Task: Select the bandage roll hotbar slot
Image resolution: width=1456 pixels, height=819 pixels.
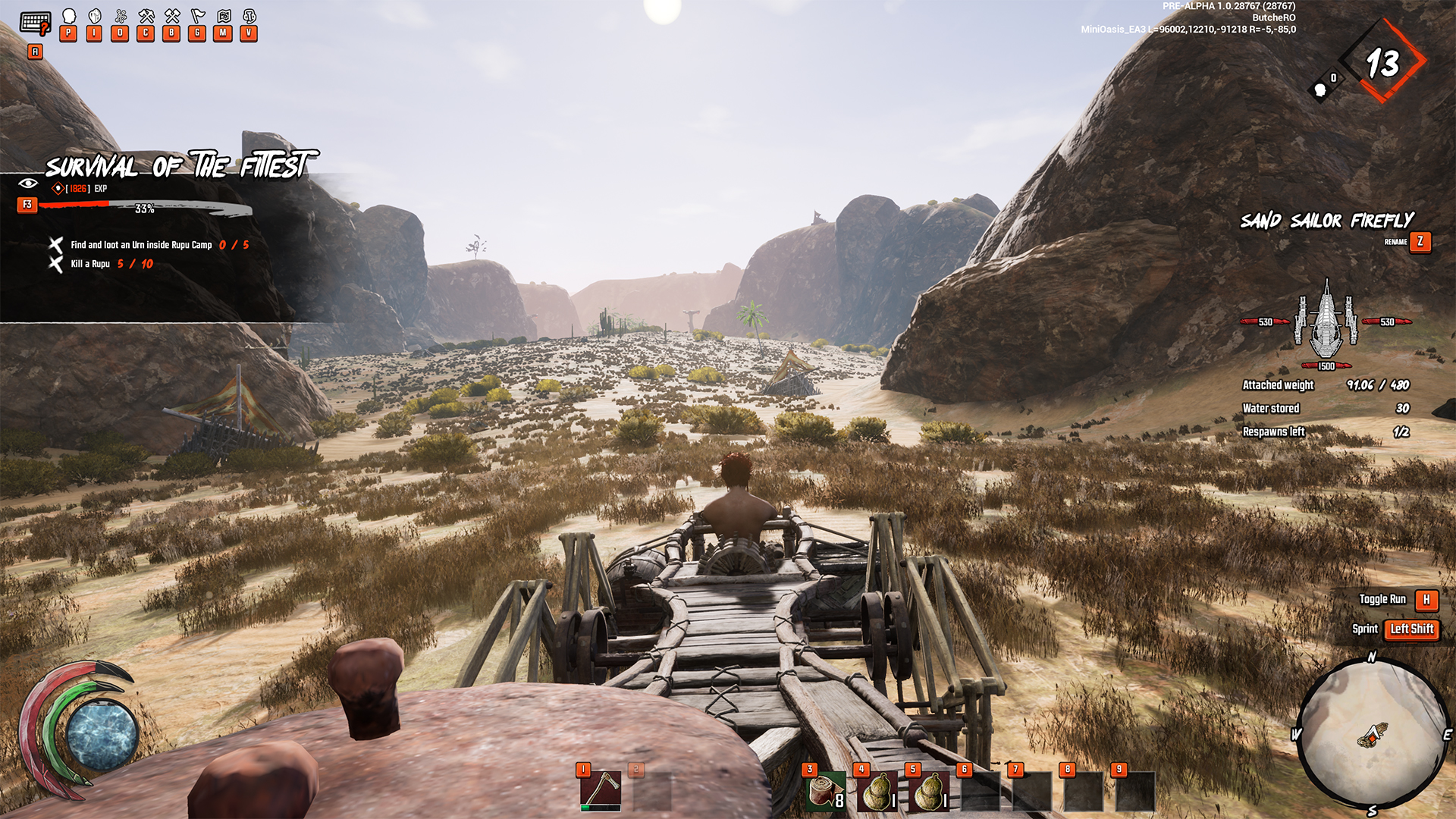Action: [826, 792]
